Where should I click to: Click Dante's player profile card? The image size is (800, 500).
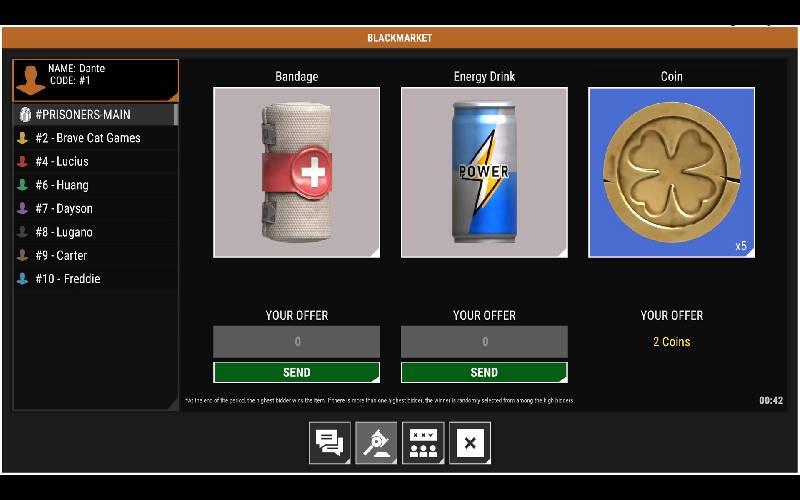pyautogui.click(x=95, y=79)
